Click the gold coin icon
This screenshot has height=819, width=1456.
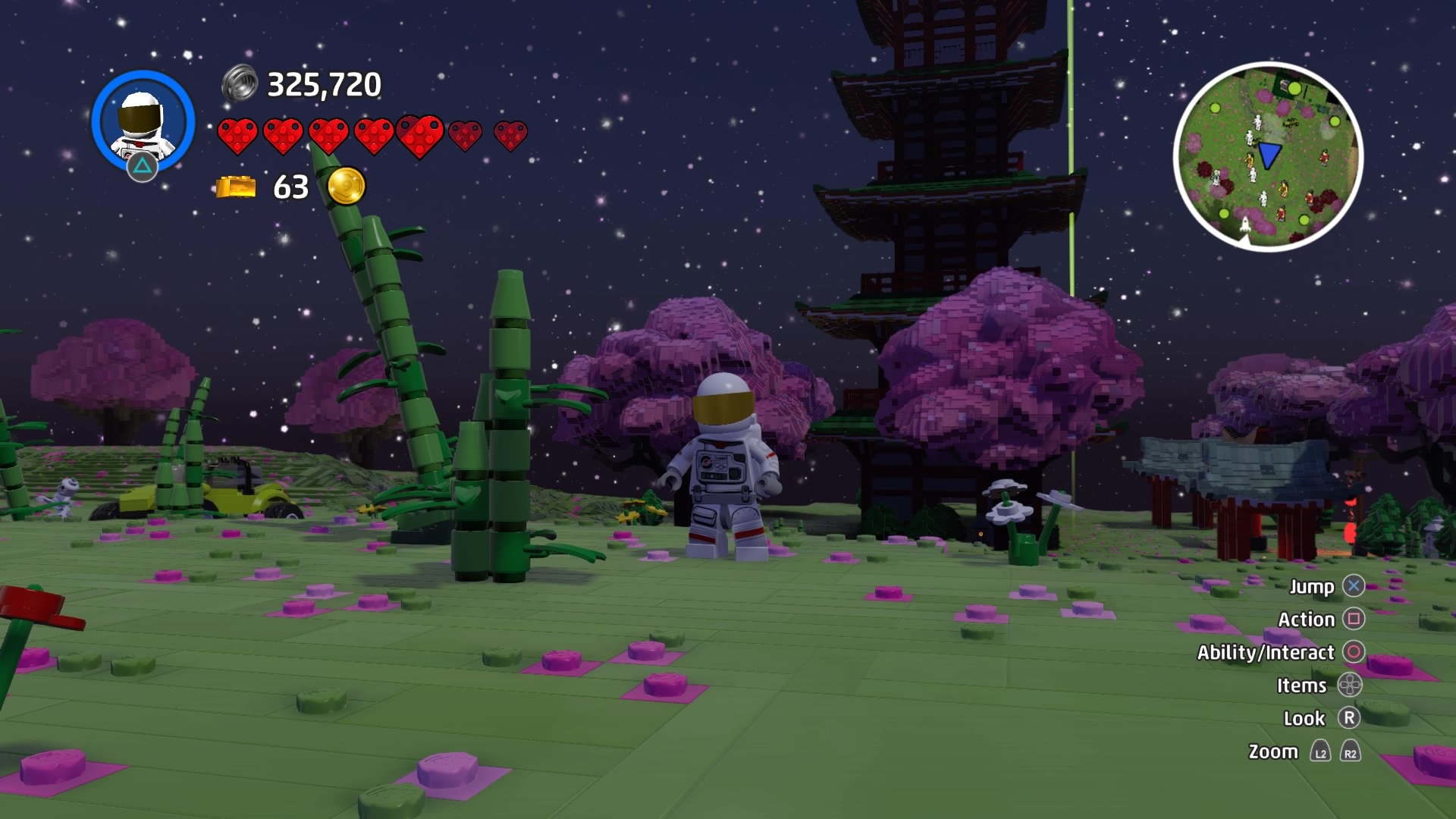[x=346, y=186]
